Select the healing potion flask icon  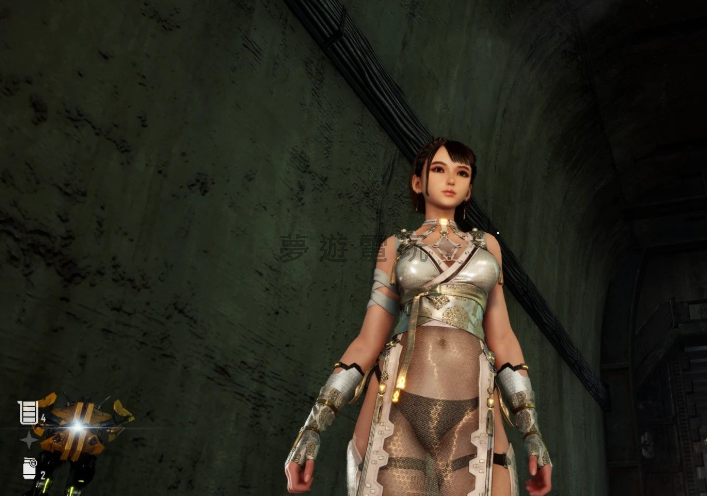tap(28, 412)
